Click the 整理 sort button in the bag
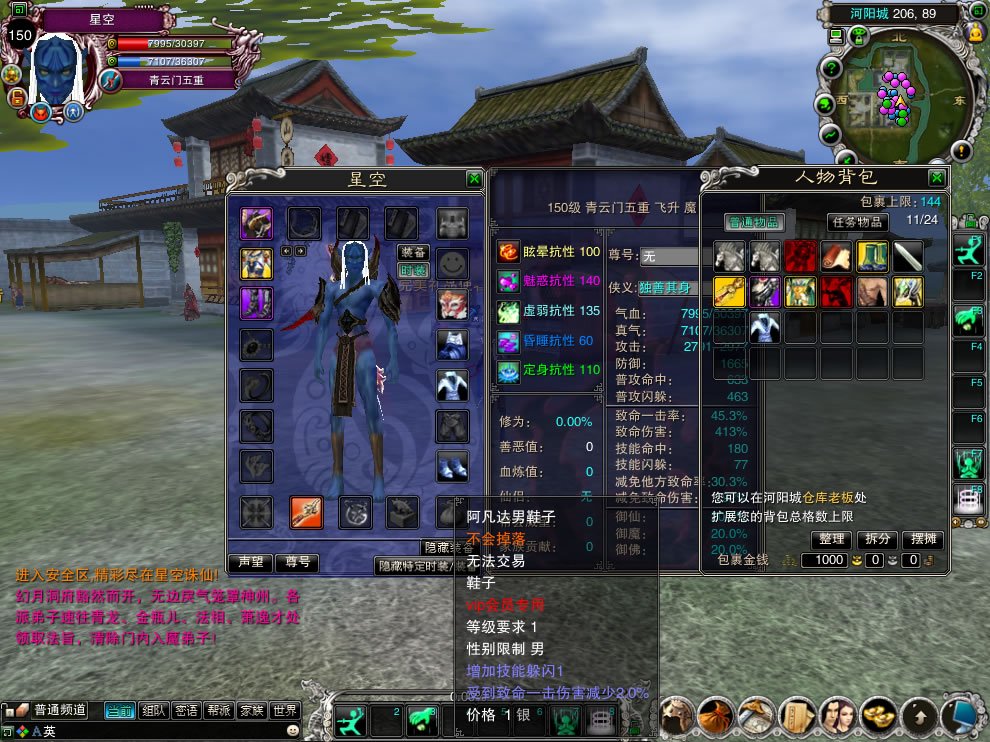This screenshot has width=990, height=742. (x=832, y=539)
